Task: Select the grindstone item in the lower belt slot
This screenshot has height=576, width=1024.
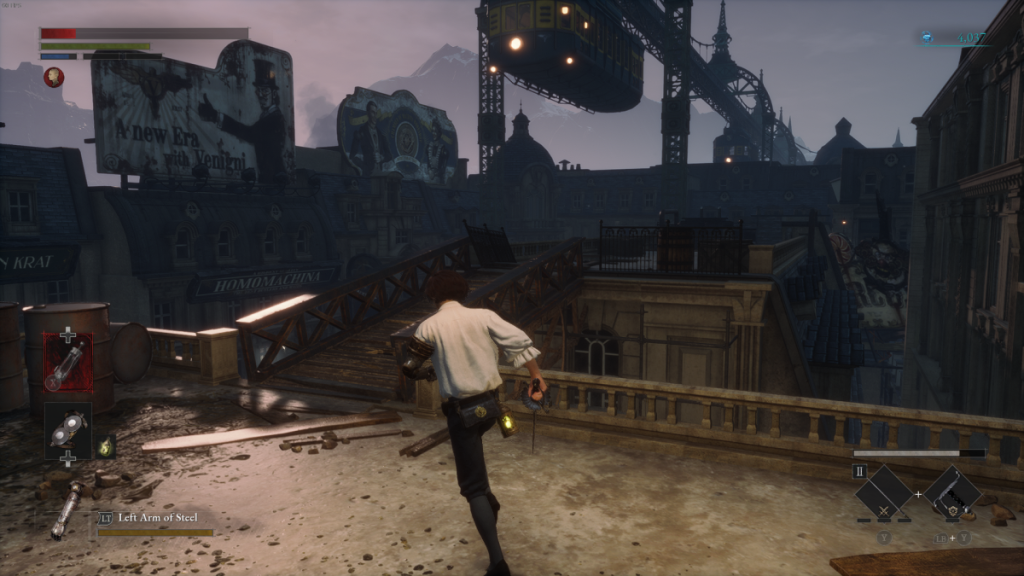Action: pos(68,430)
